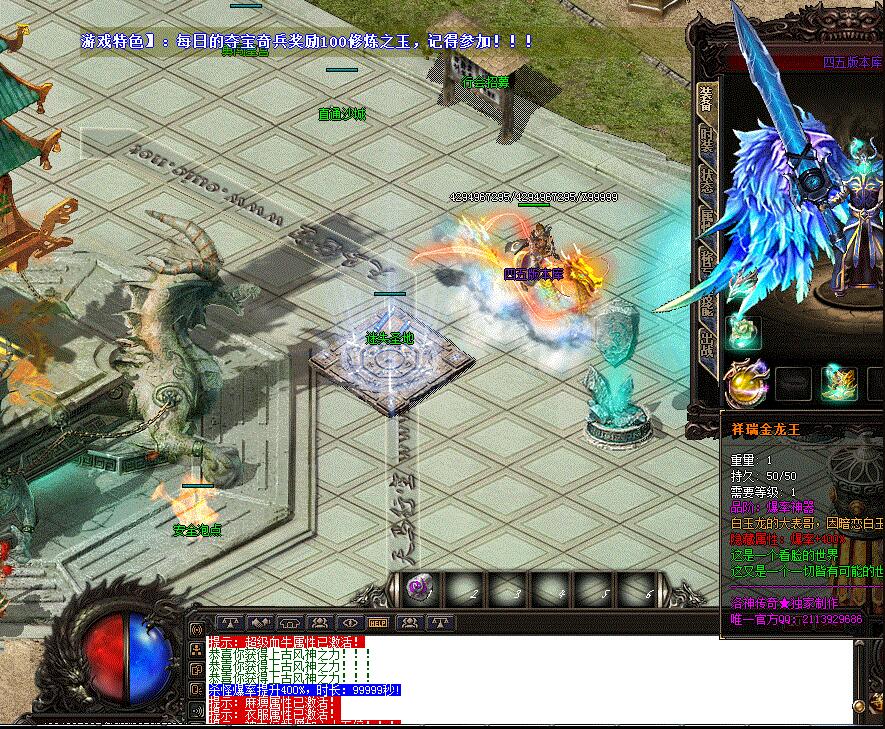Open the HELP button on the toolbar
885x729 pixels.
(378, 622)
